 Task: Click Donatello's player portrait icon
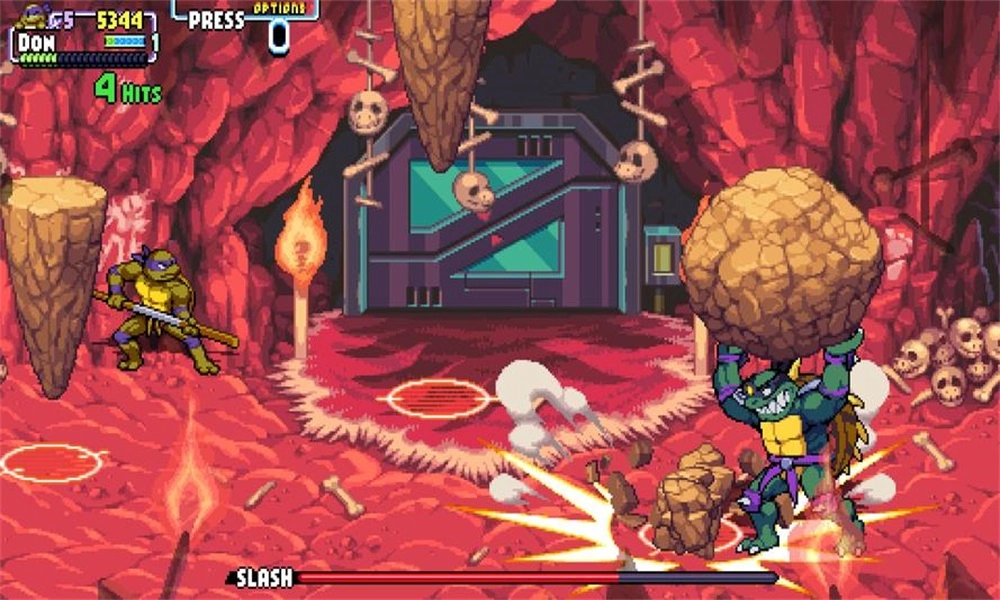point(33,14)
